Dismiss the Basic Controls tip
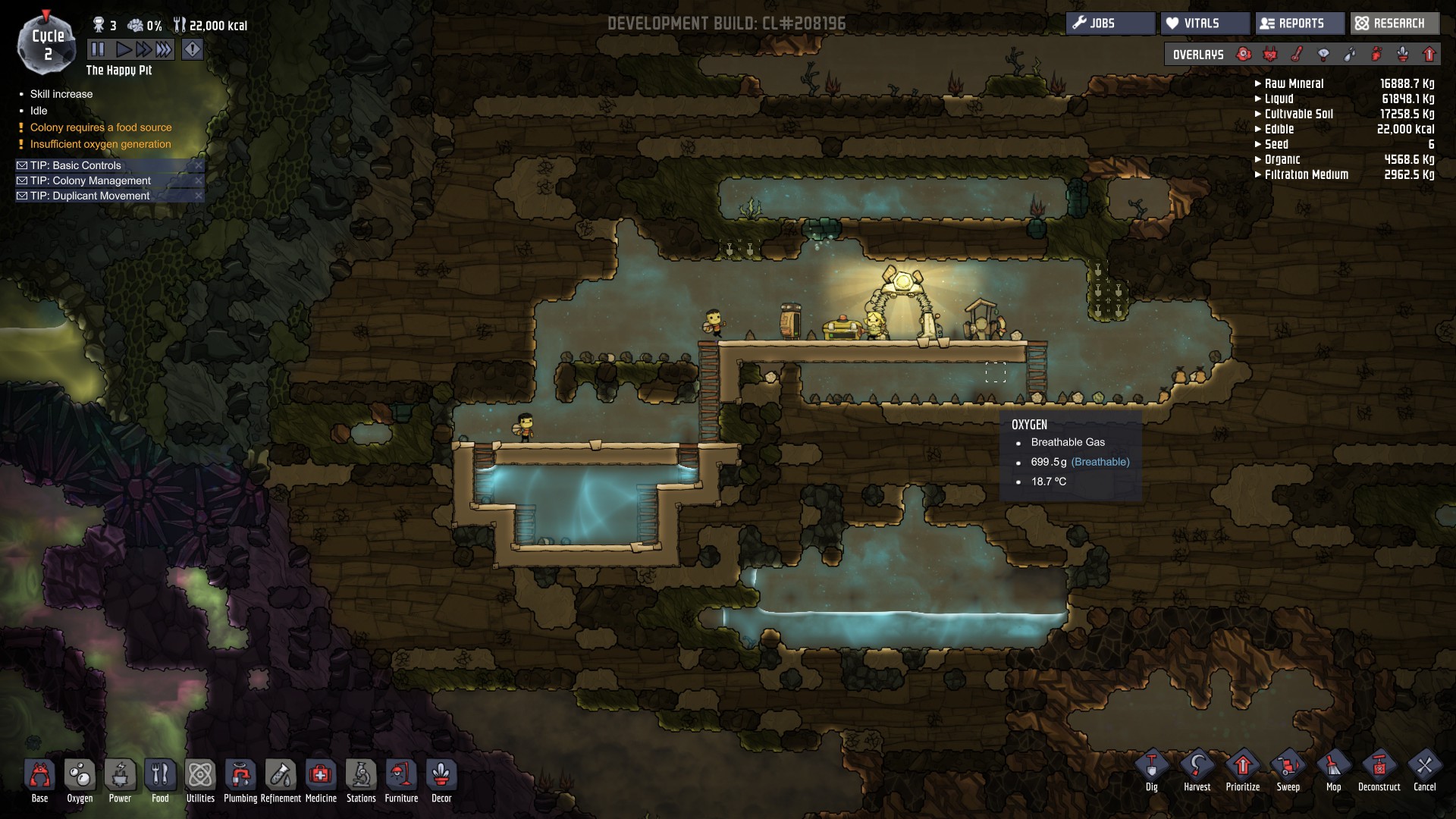 point(199,165)
